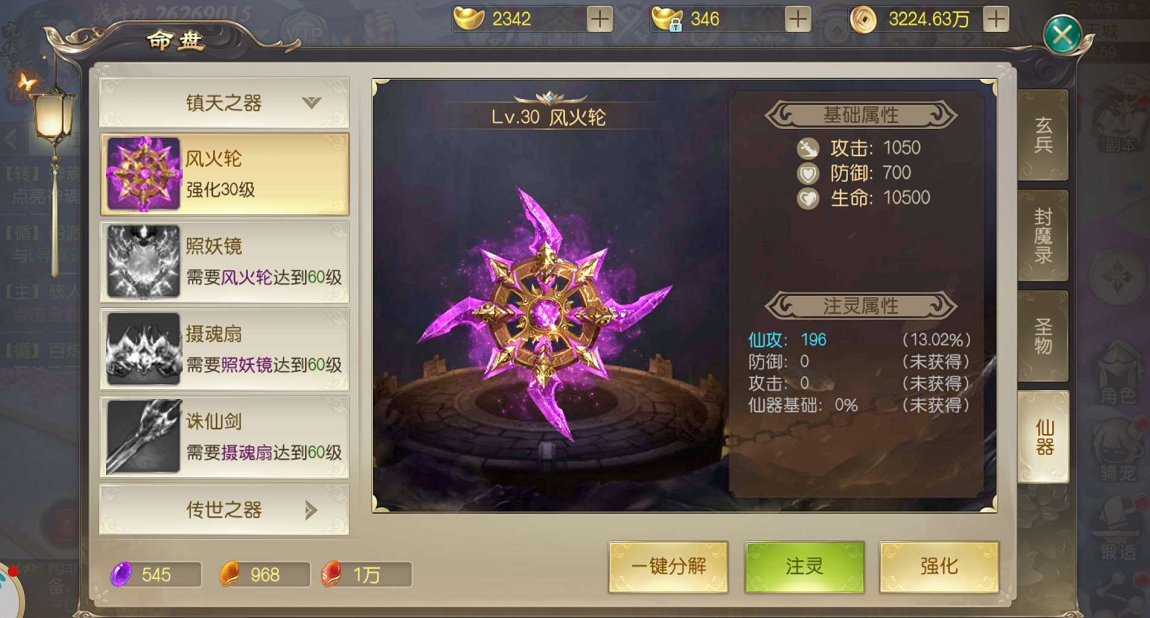Expand the 传世之器 category
Screen dimensions: 1150x618
click(224, 510)
